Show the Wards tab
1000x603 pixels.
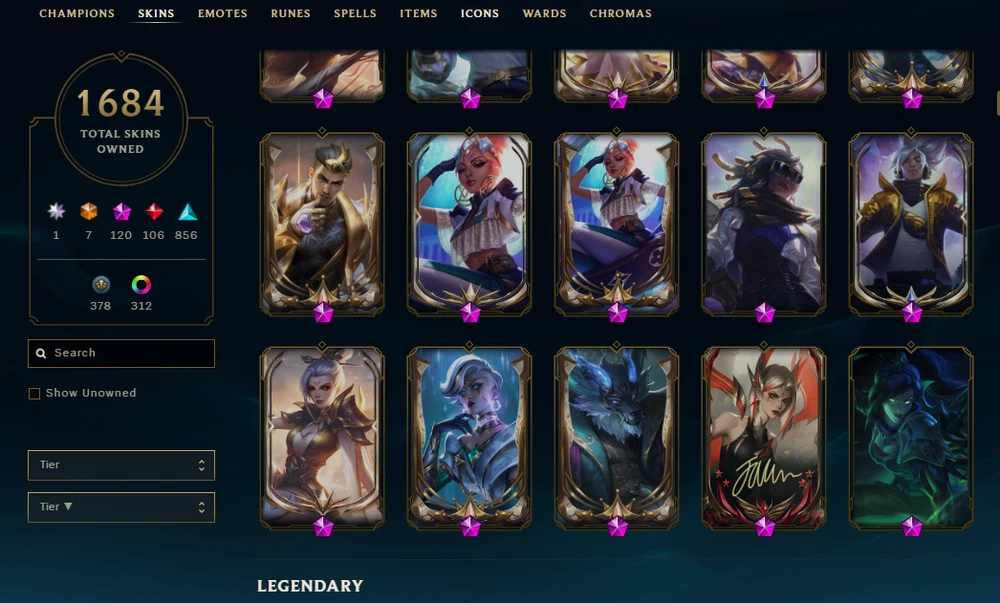[544, 14]
